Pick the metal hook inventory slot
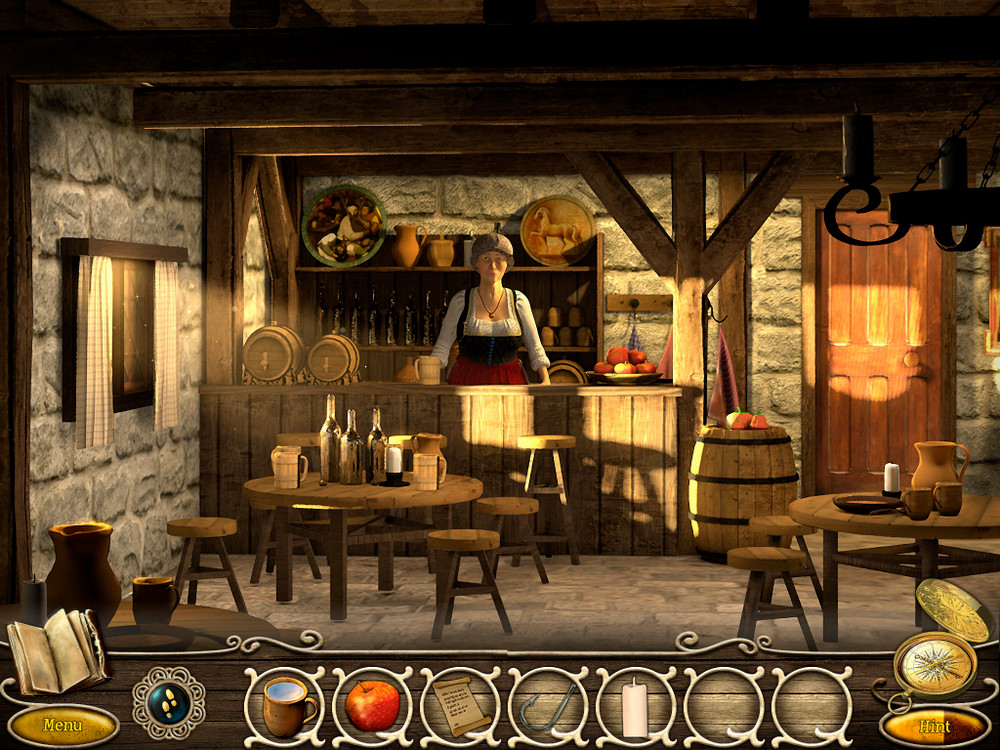Viewport: 1000px width, 750px height. (547, 706)
